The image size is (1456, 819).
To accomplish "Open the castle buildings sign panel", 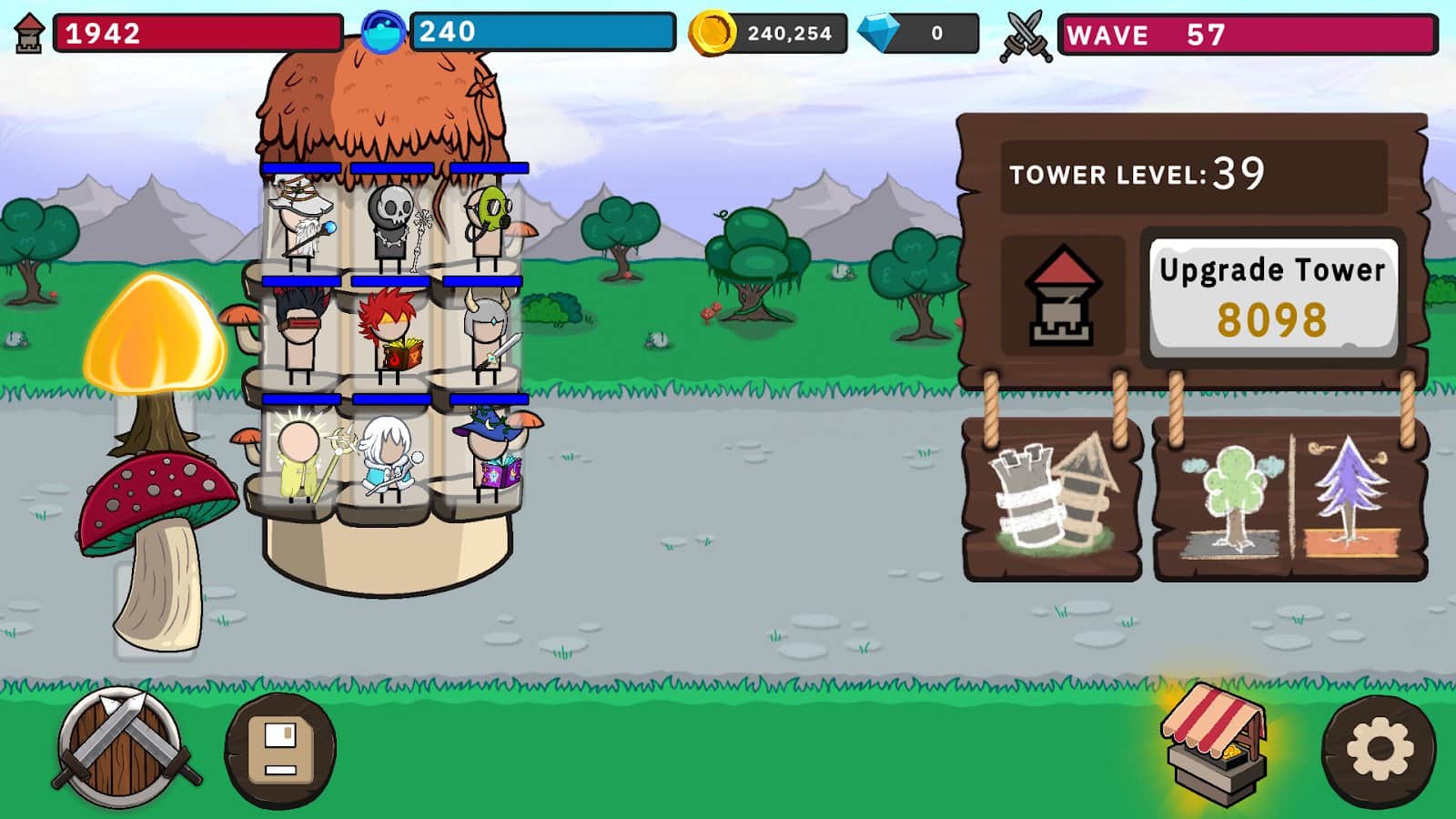I will (1056, 500).
